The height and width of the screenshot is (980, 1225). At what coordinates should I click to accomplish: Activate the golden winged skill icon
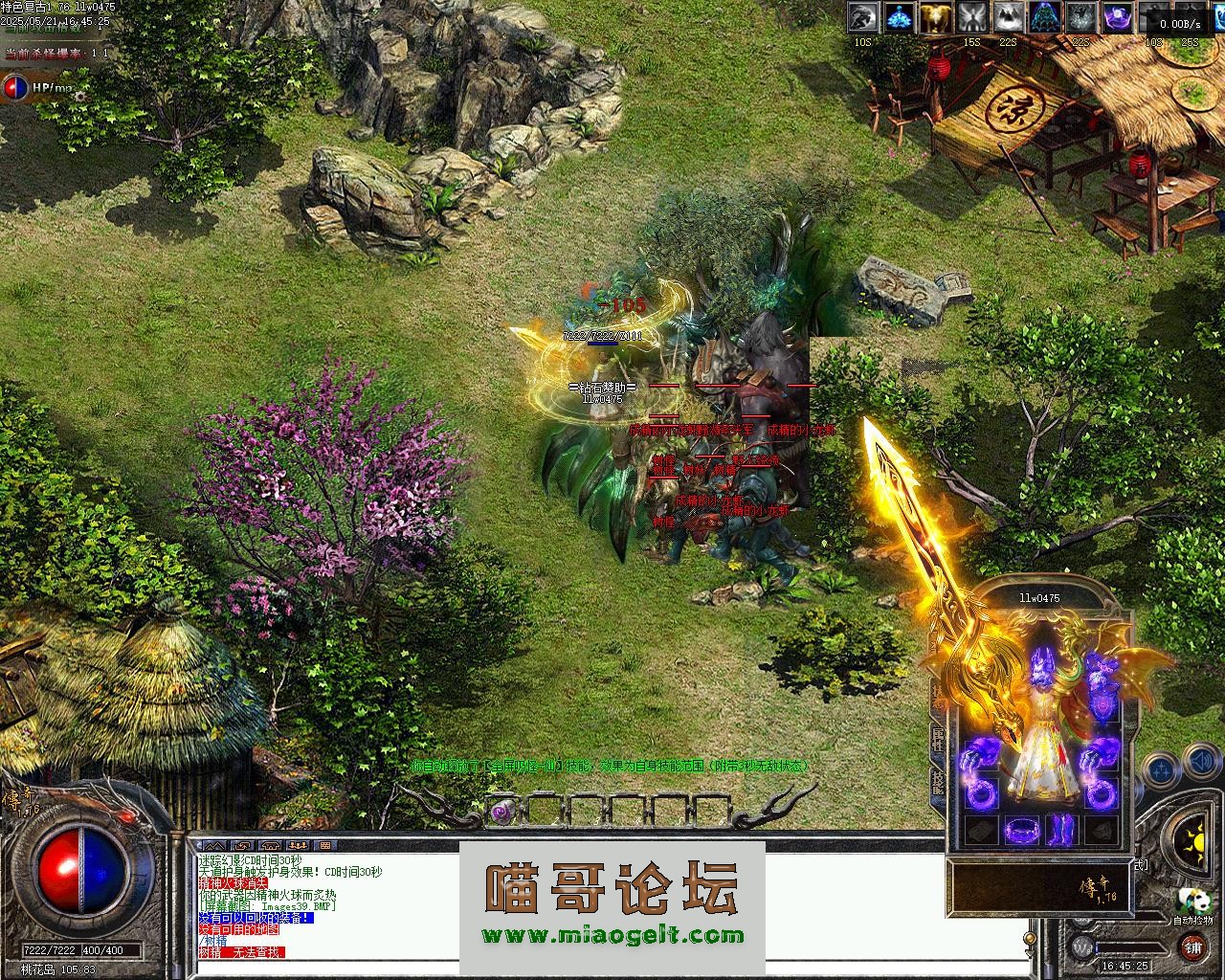pos(934,17)
